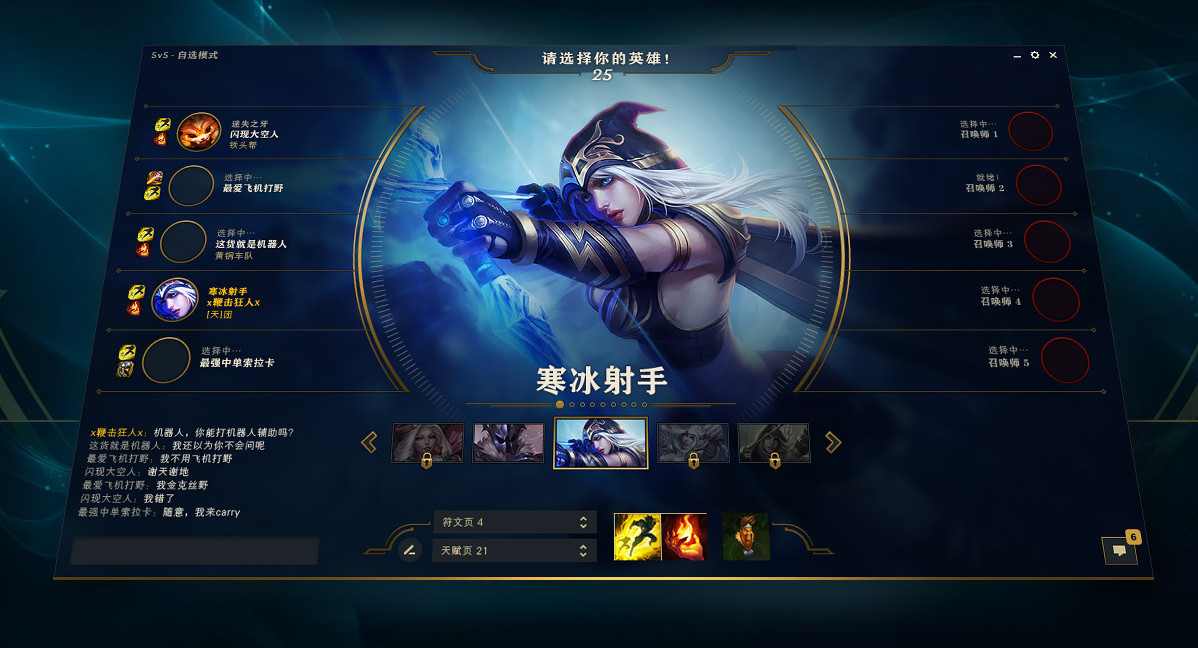Click enemy slot 召唤师 1 circle
This screenshot has width=1198, height=648.
1030,132
